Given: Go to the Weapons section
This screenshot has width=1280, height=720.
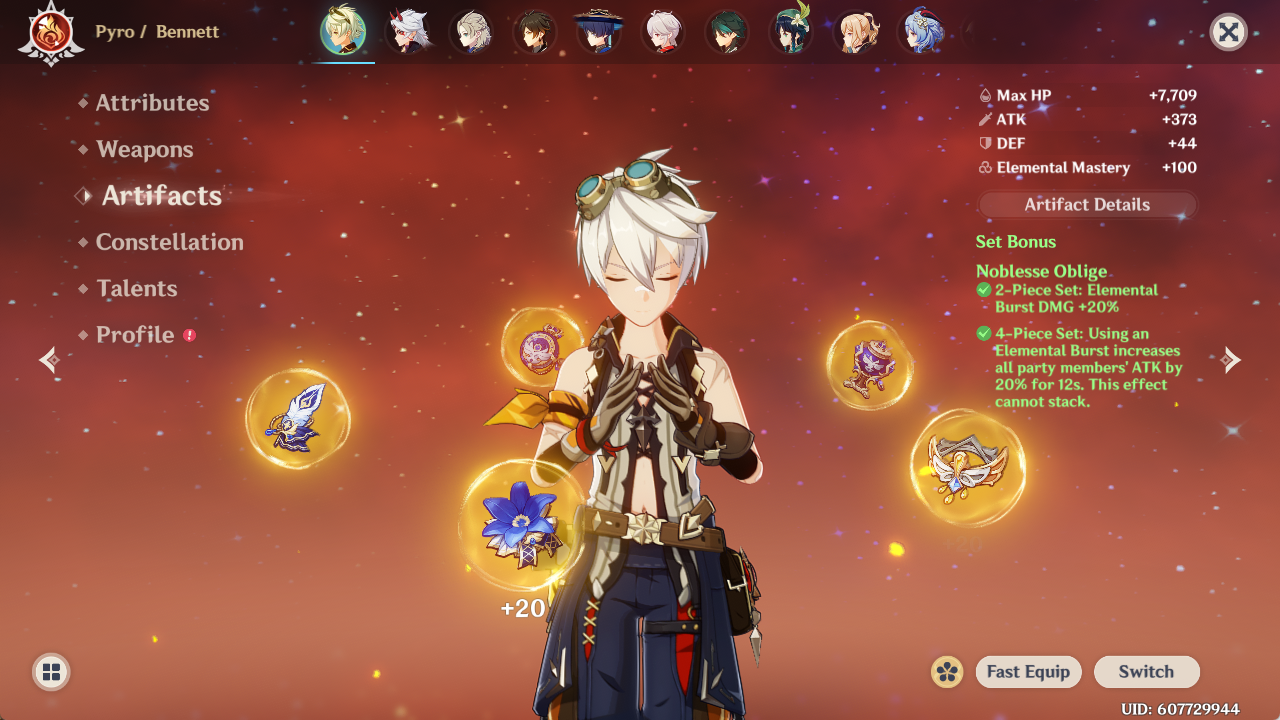Looking at the screenshot, I should point(144,150).
